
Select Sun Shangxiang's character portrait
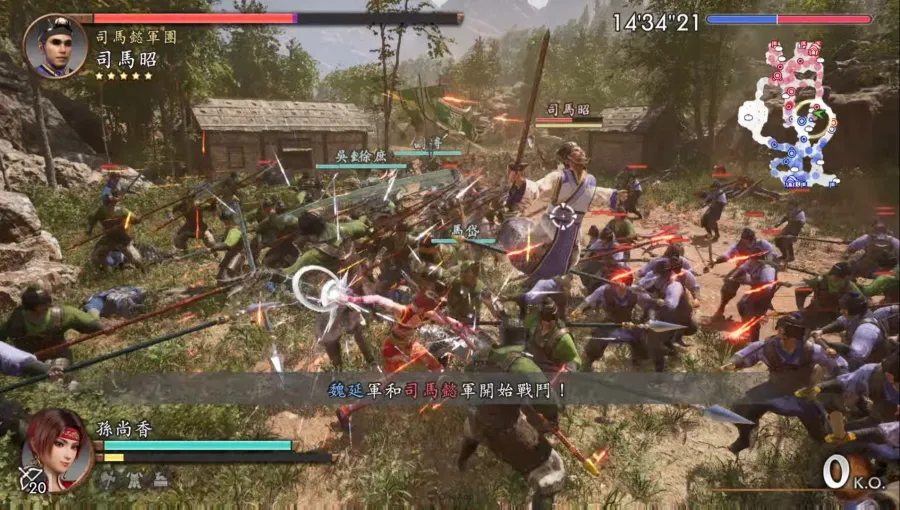[57, 448]
